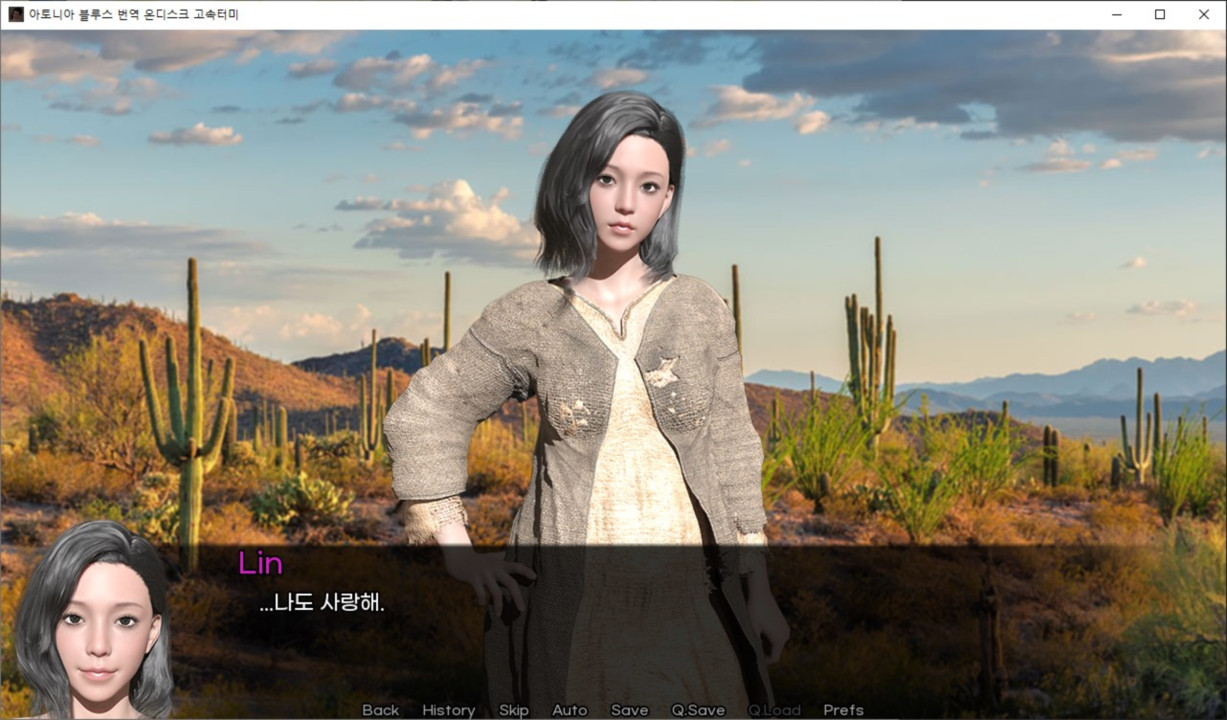The height and width of the screenshot is (720, 1227).
Task: Open the dialogue History log
Action: coord(448,710)
